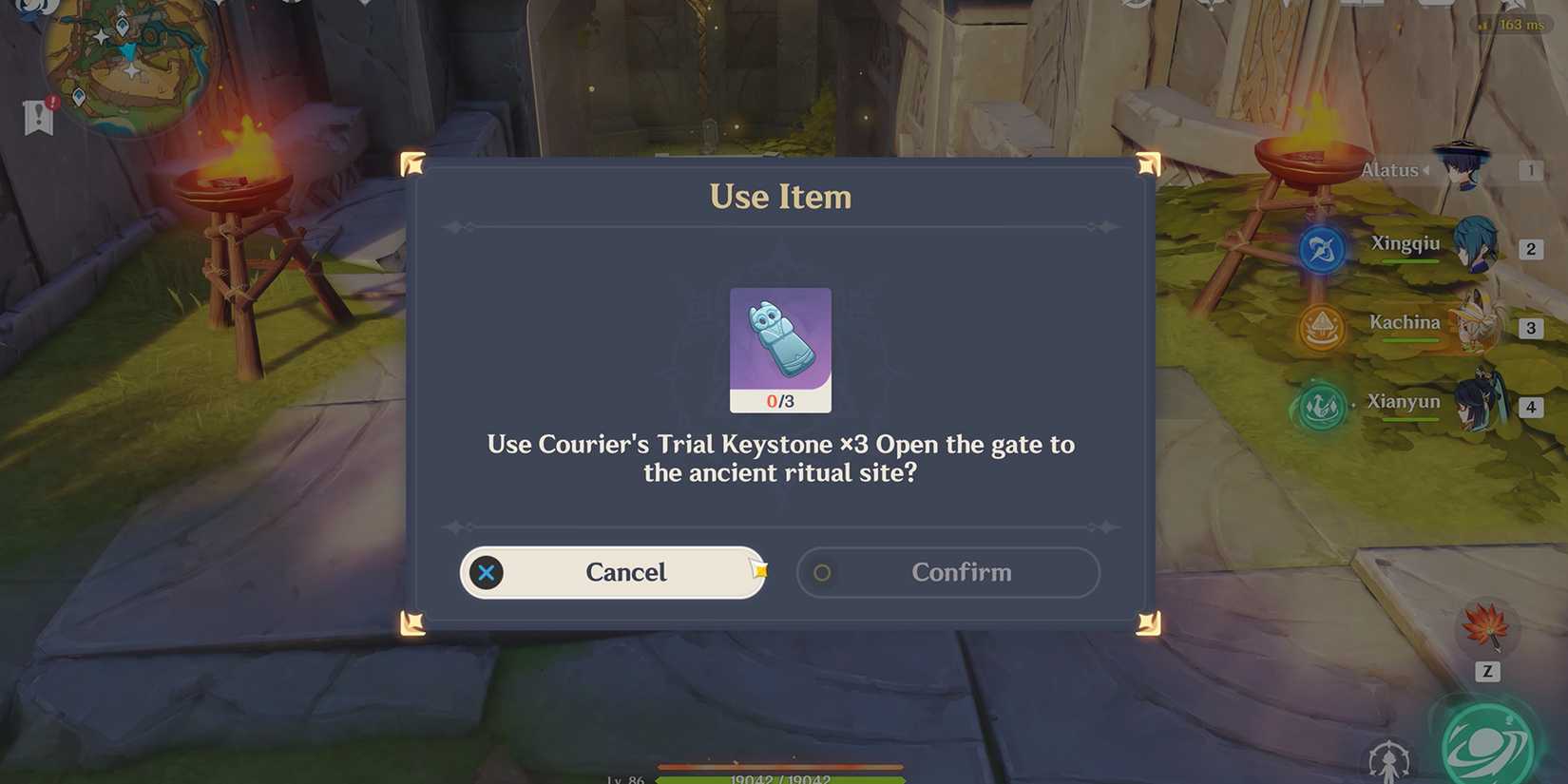Click the 163 ms ping indicator
Screen dimensions: 1568x784
pyautogui.click(x=1513, y=25)
